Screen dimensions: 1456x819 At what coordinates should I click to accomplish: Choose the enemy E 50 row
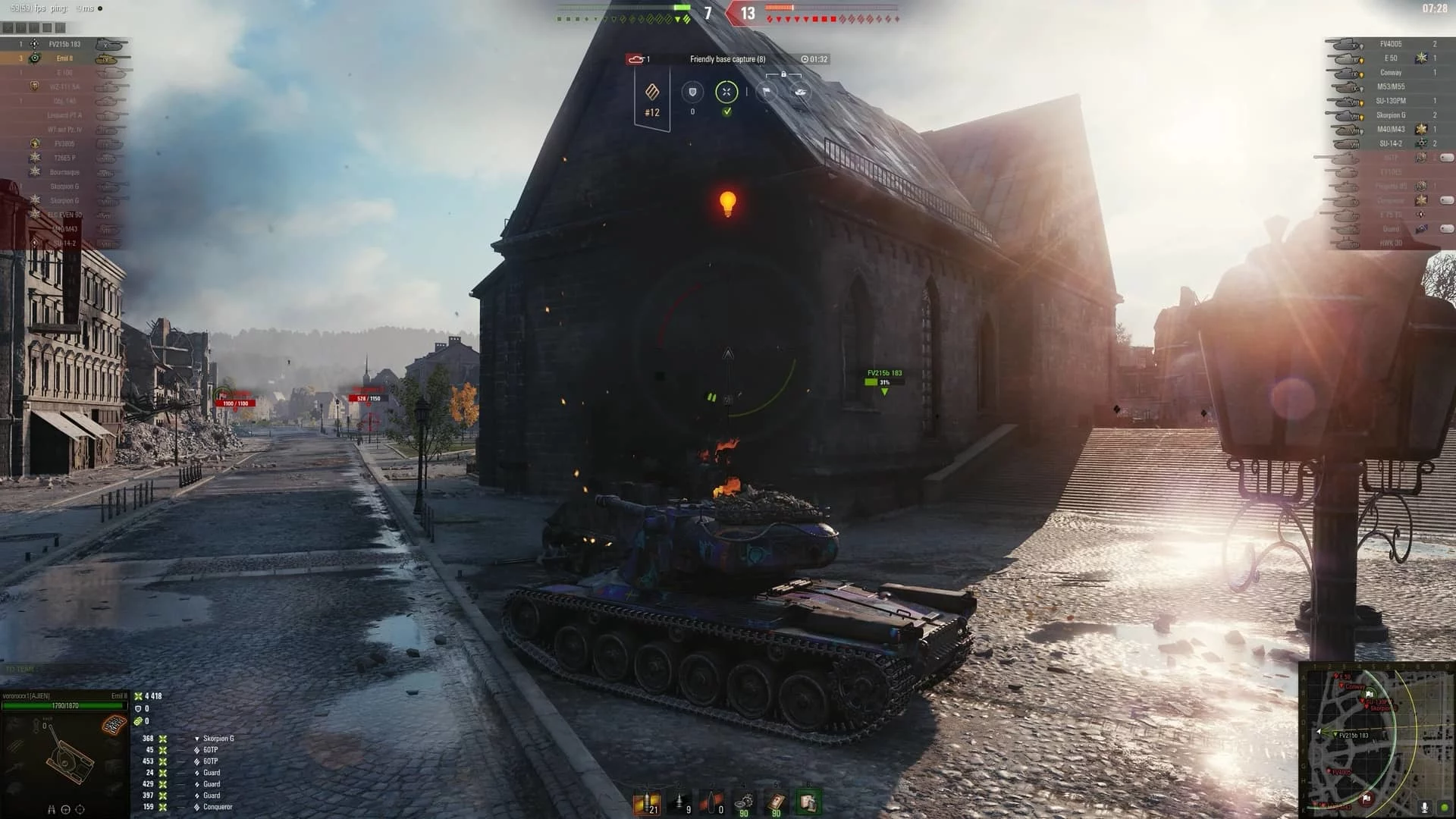(x=1390, y=58)
